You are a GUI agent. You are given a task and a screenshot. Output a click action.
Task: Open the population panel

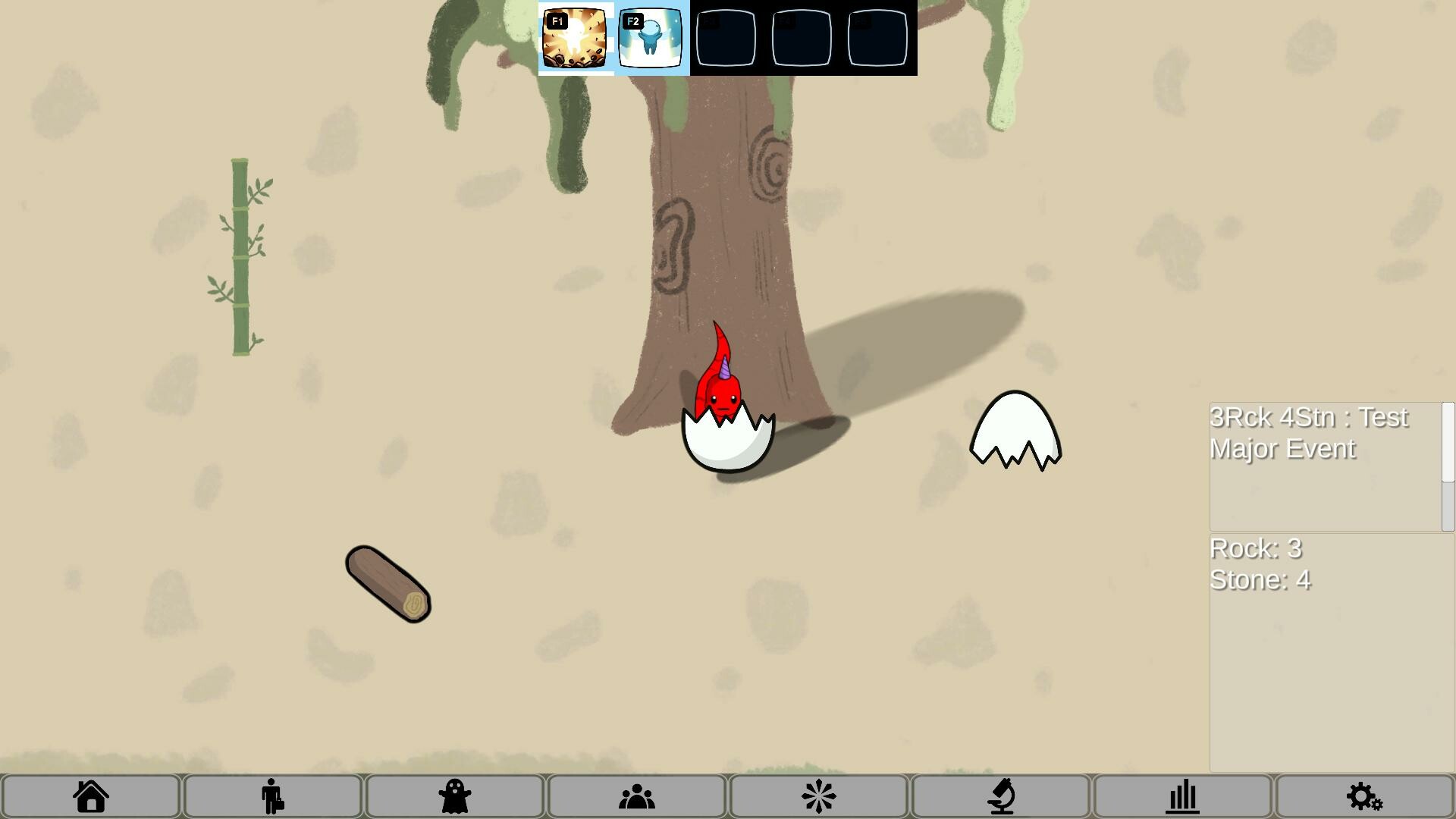[x=636, y=796]
